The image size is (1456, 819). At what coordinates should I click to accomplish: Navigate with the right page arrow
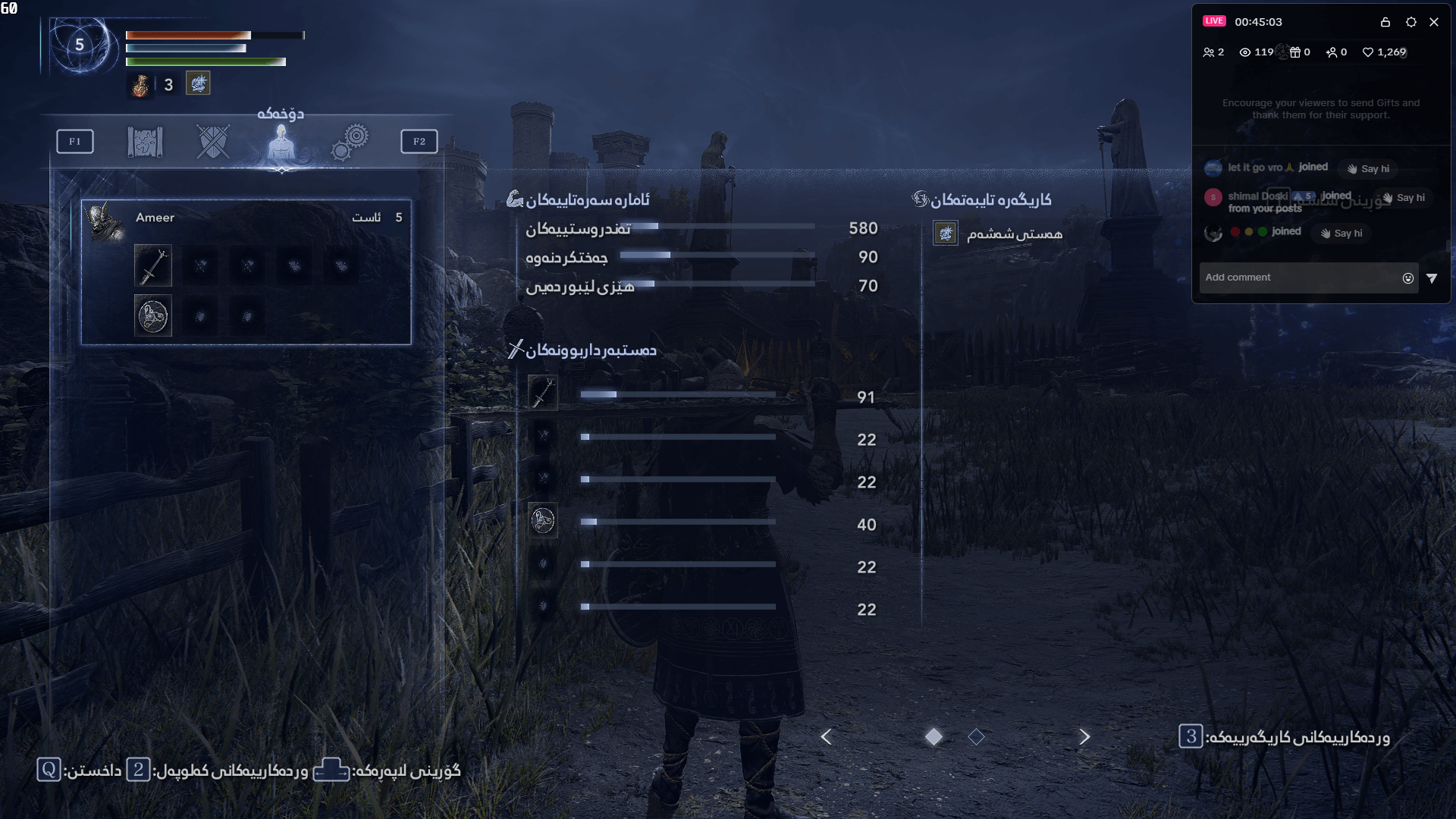(1084, 736)
